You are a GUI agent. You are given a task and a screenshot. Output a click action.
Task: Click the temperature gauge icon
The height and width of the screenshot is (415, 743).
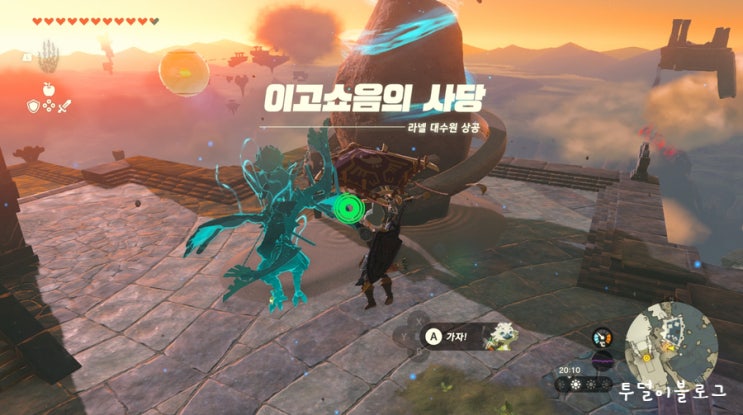[602, 337]
